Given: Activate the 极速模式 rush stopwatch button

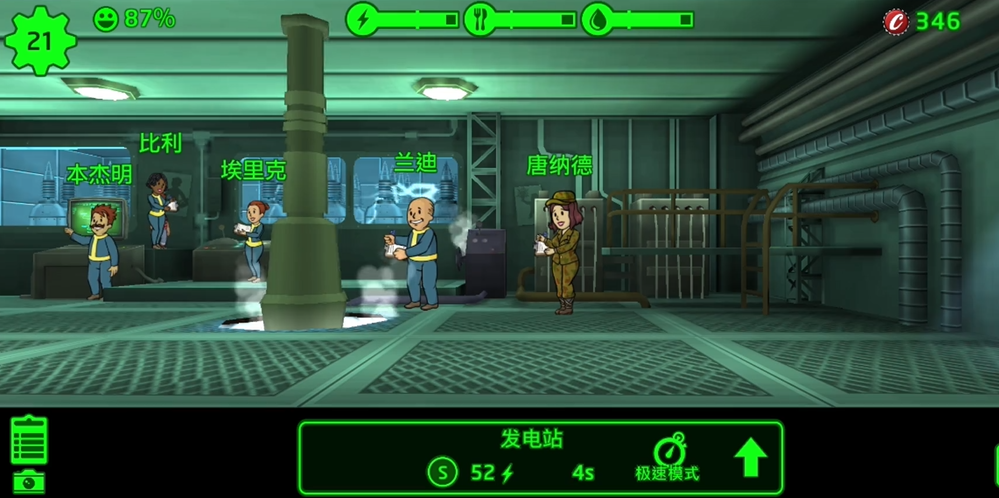Looking at the screenshot, I should (667, 458).
